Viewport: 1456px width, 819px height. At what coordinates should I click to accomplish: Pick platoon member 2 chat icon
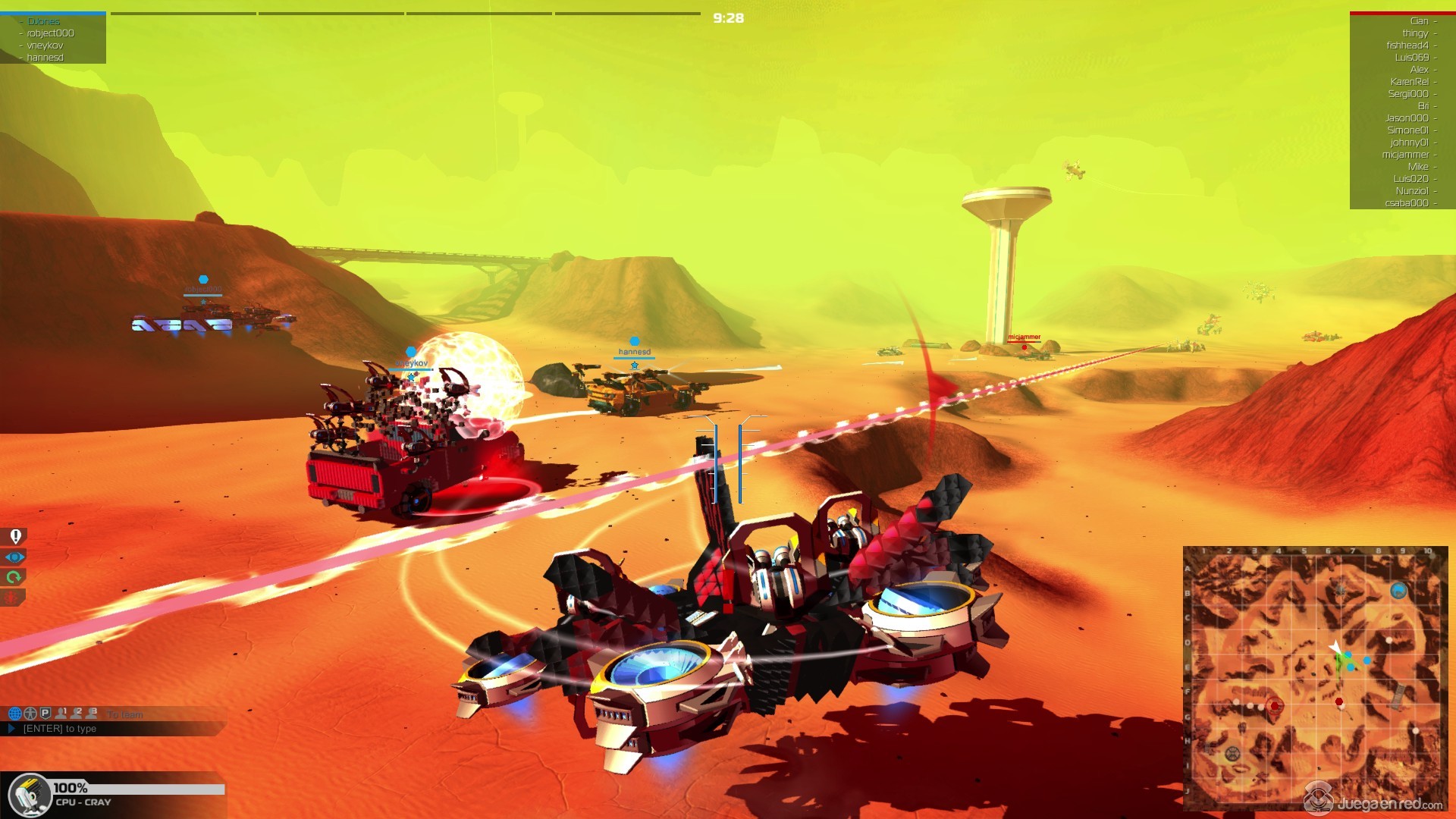76,714
